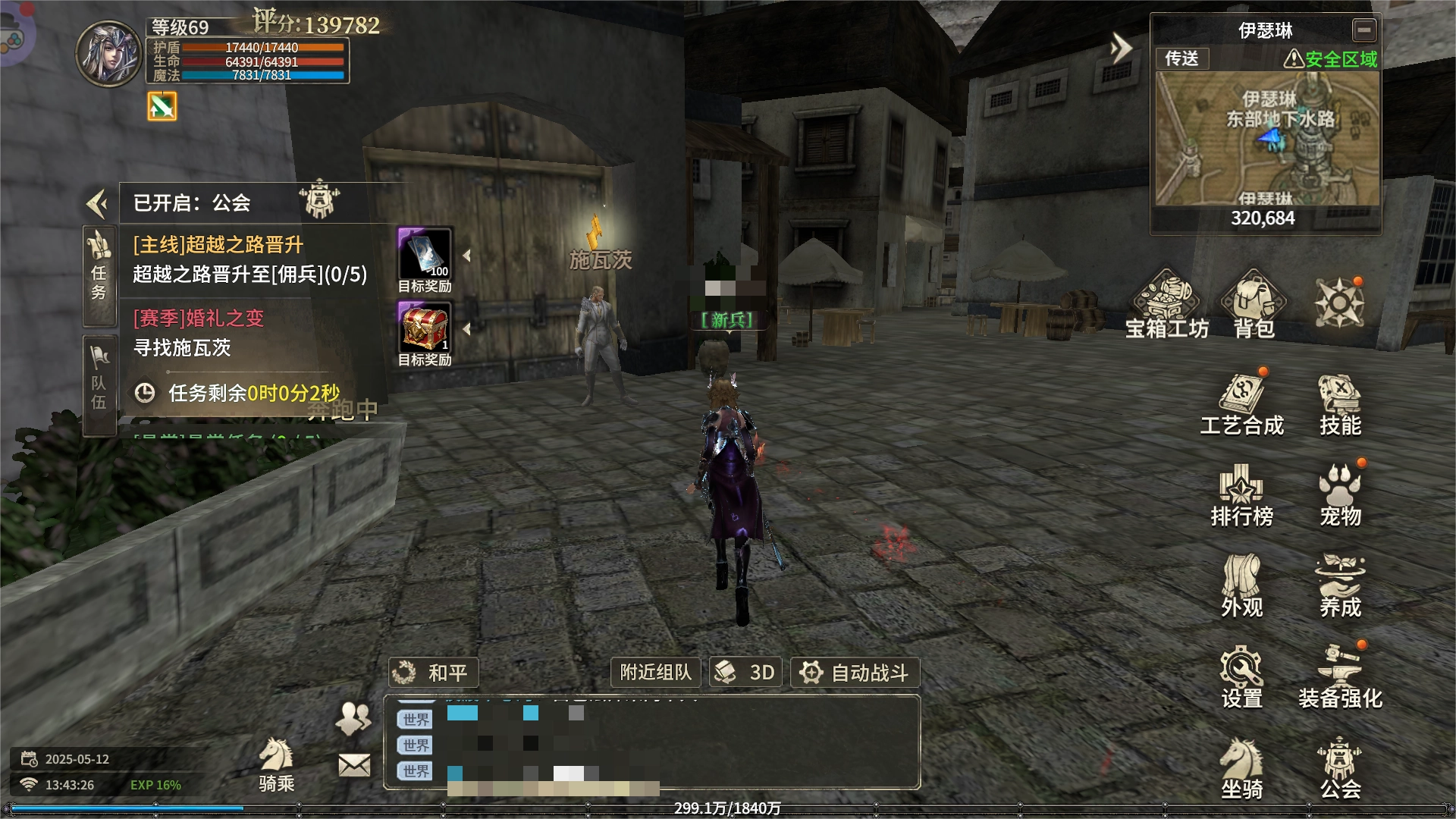Open the 设置 settings menu

coord(1241,677)
